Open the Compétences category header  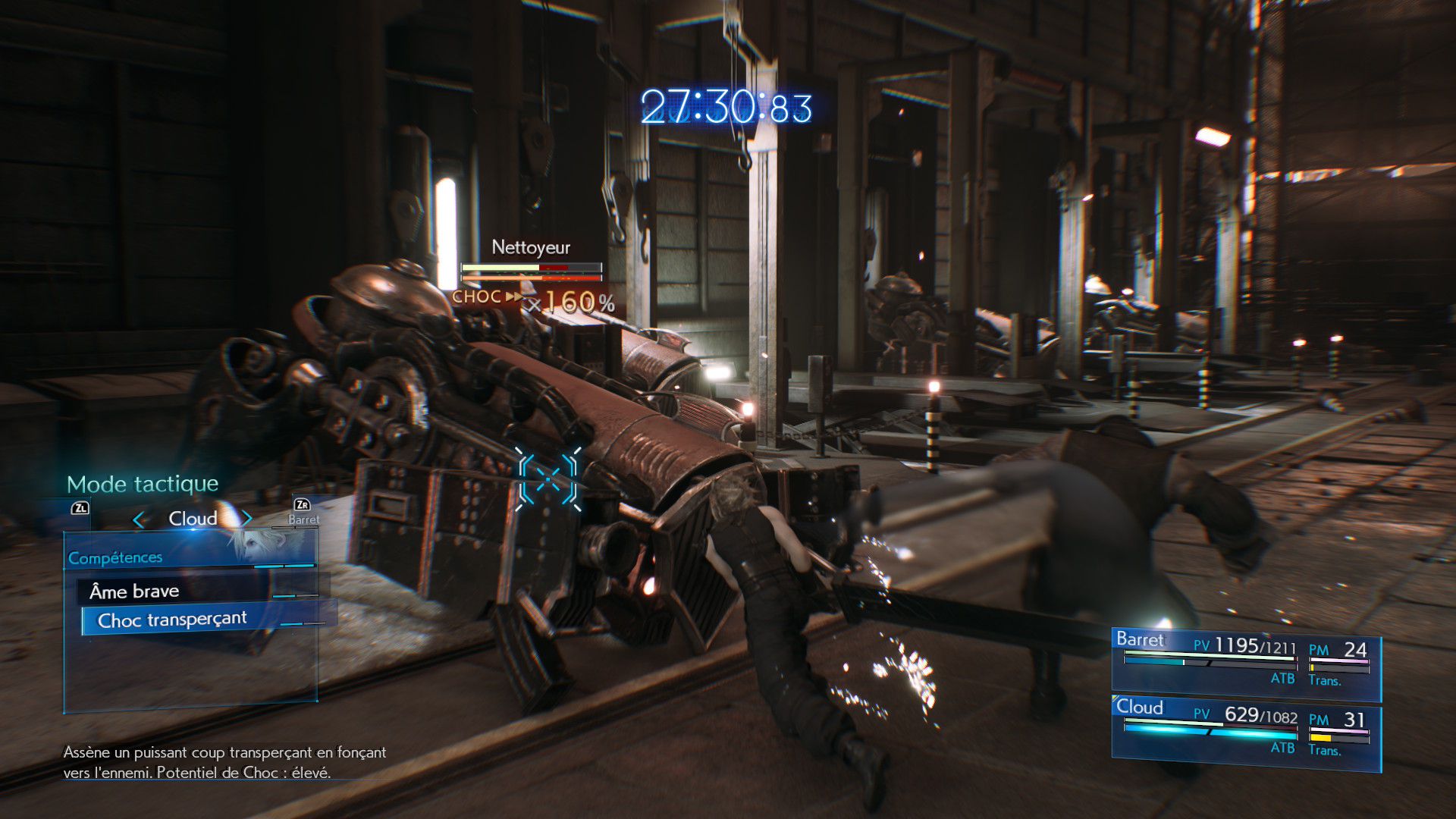(115, 558)
